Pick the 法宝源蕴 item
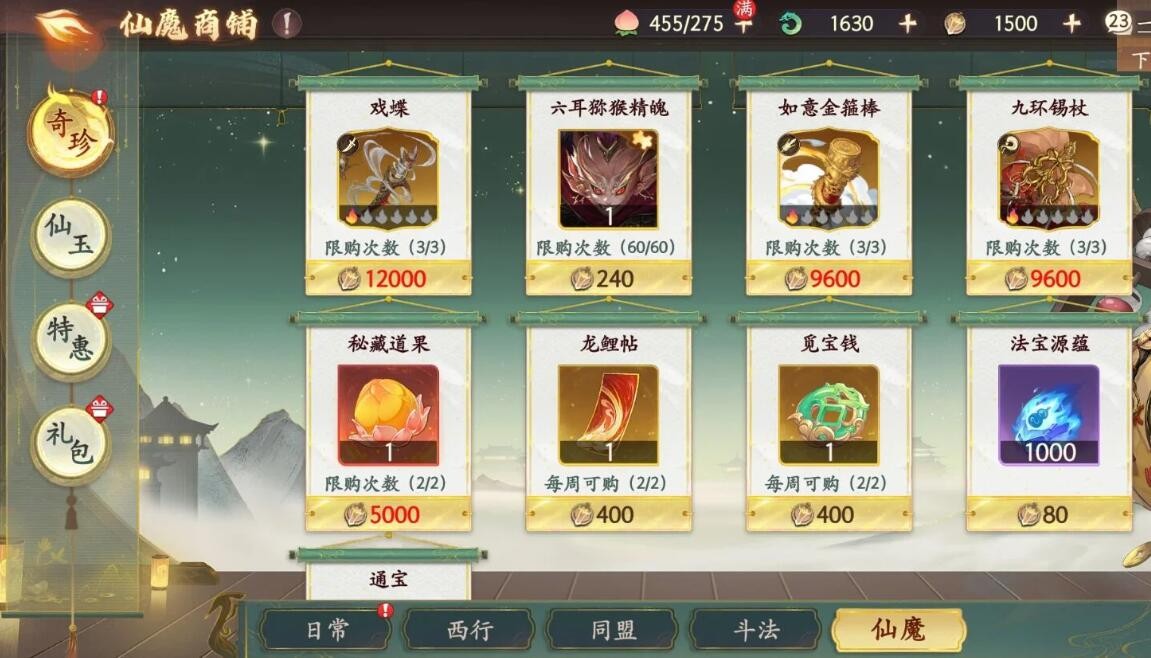This screenshot has height=658, width=1151. point(1048,415)
